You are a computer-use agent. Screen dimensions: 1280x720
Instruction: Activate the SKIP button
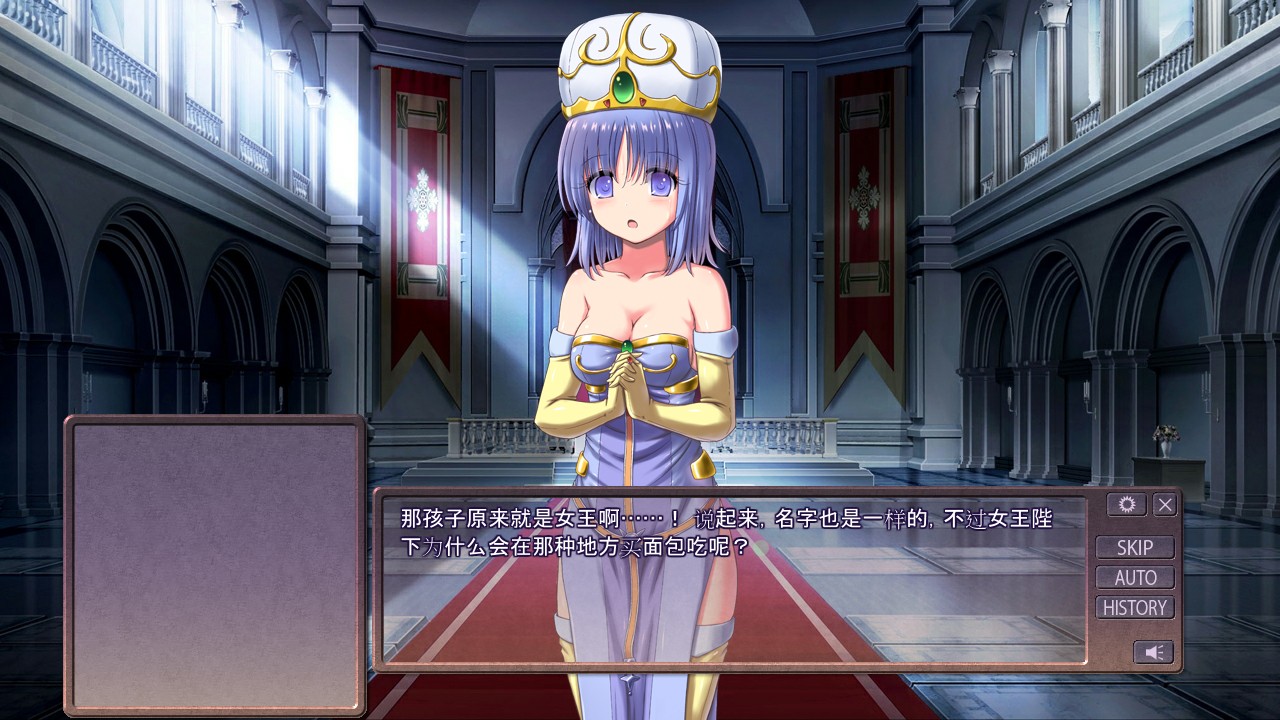[1135, 547]
